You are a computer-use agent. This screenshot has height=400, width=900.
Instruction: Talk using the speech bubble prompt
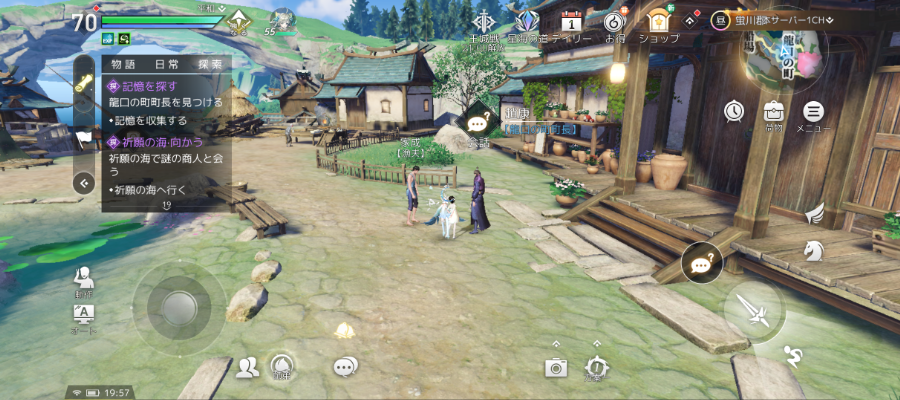click(x=478, y=123)
